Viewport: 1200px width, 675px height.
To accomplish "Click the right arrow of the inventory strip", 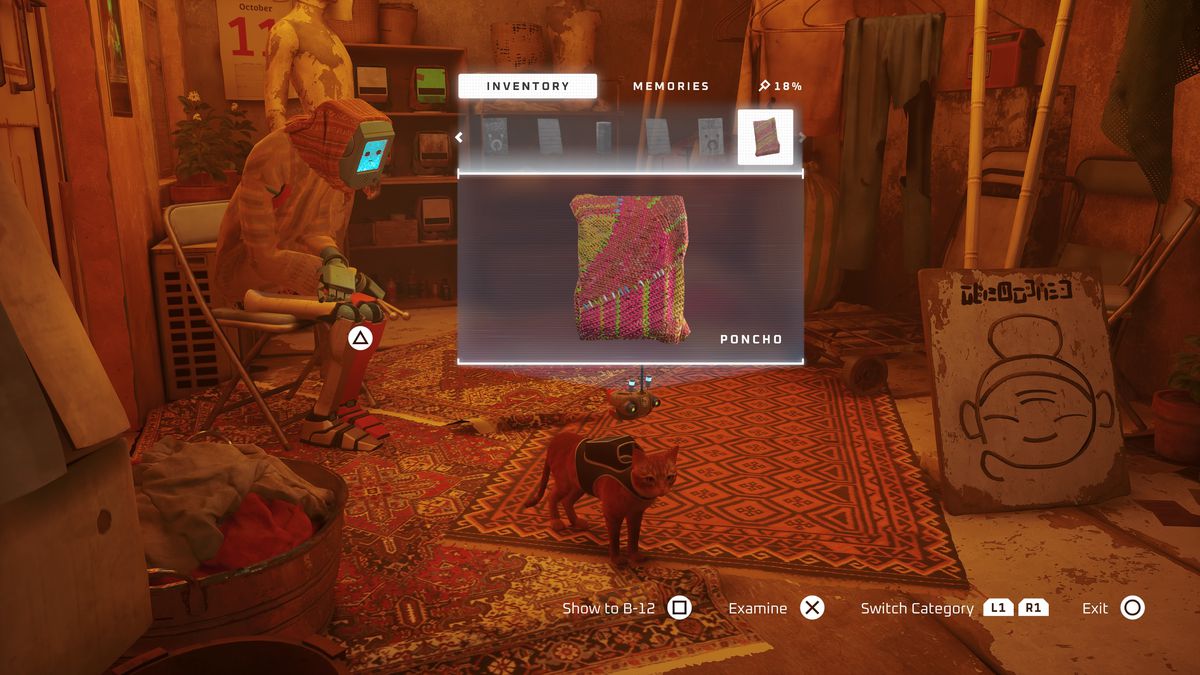I will click(802, 138).
